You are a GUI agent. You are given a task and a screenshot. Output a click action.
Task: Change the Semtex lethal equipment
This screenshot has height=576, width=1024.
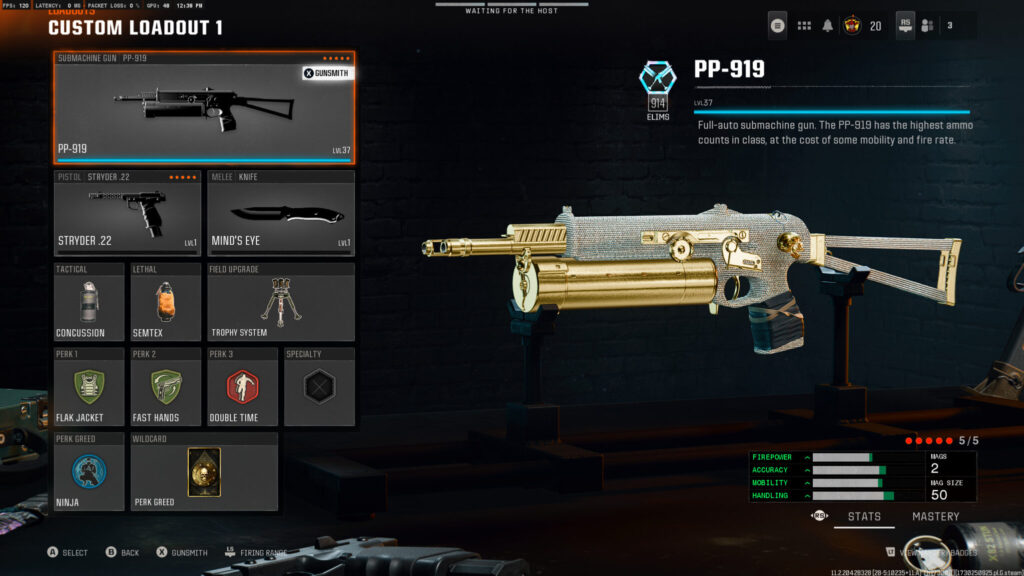(x=166, y=302)
